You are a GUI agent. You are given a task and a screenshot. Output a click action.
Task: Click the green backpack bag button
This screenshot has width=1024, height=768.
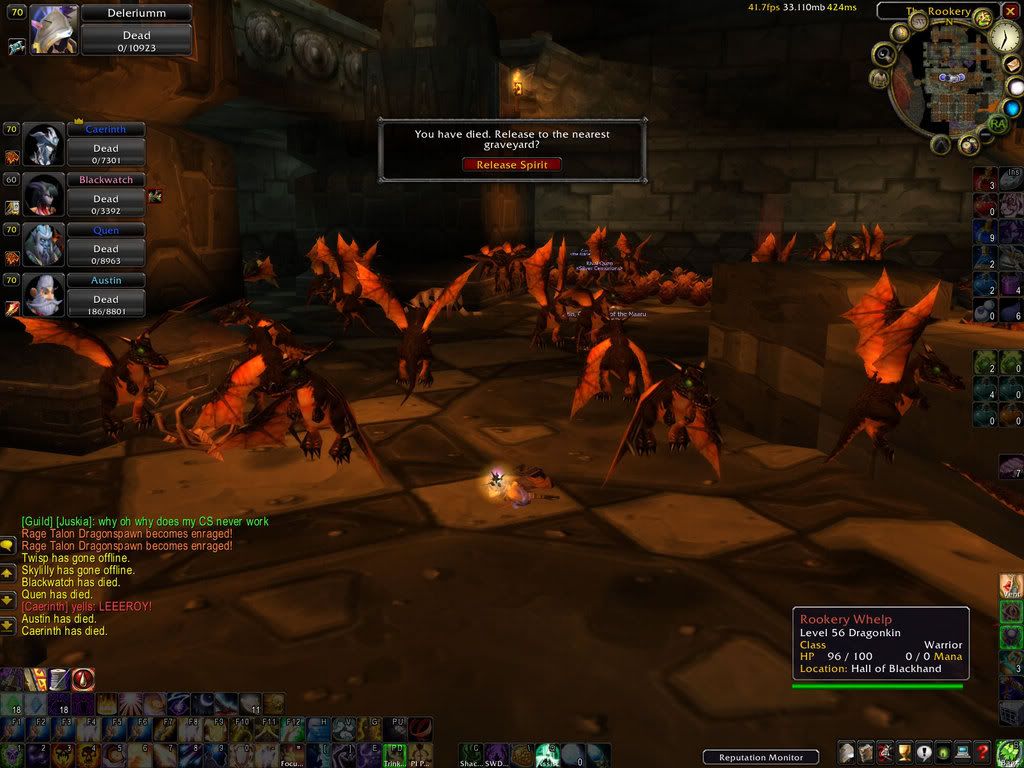point(1008,752)
